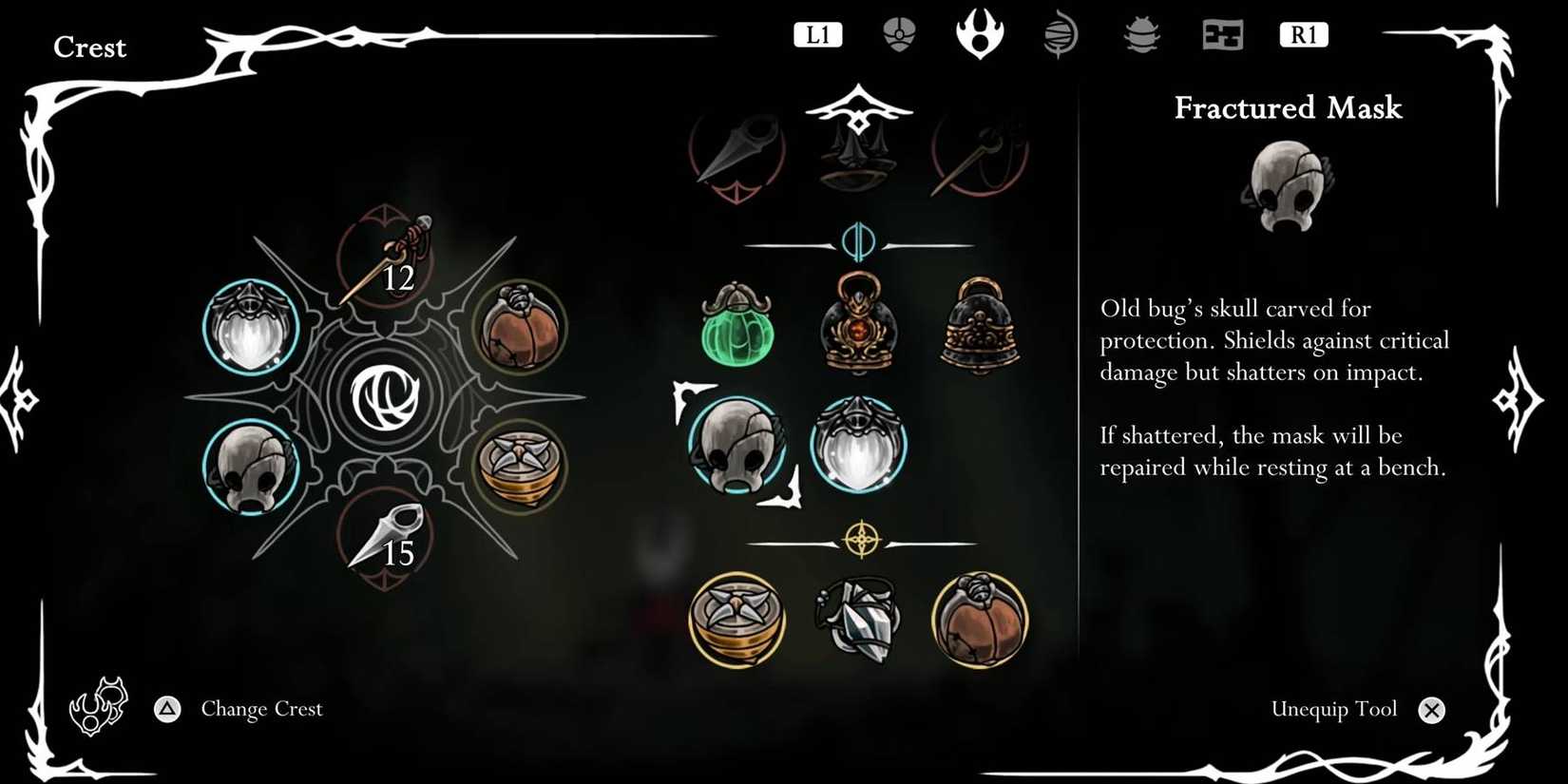Viewport: 1568px width, 784px height.
Task: Open the beetle tools tab at the top
Action: 1140,35
